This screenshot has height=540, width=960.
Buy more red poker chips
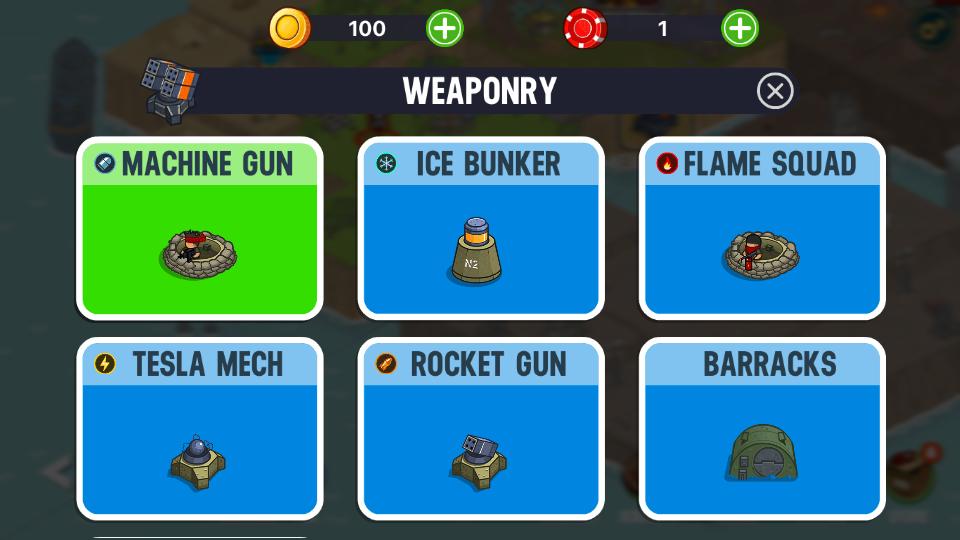(x=740, y=28)
